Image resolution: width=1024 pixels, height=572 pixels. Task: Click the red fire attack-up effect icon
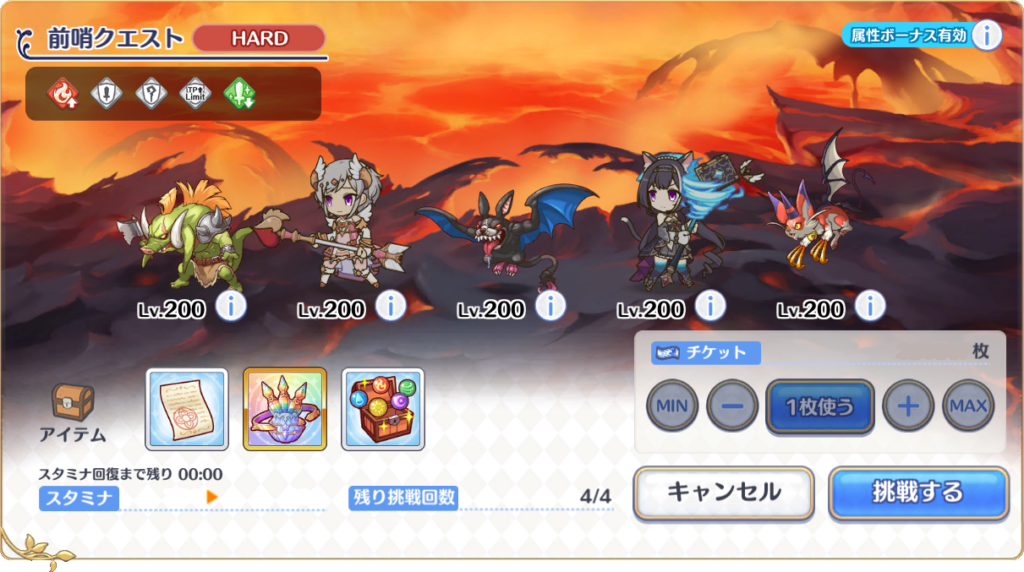coord(62,94)
